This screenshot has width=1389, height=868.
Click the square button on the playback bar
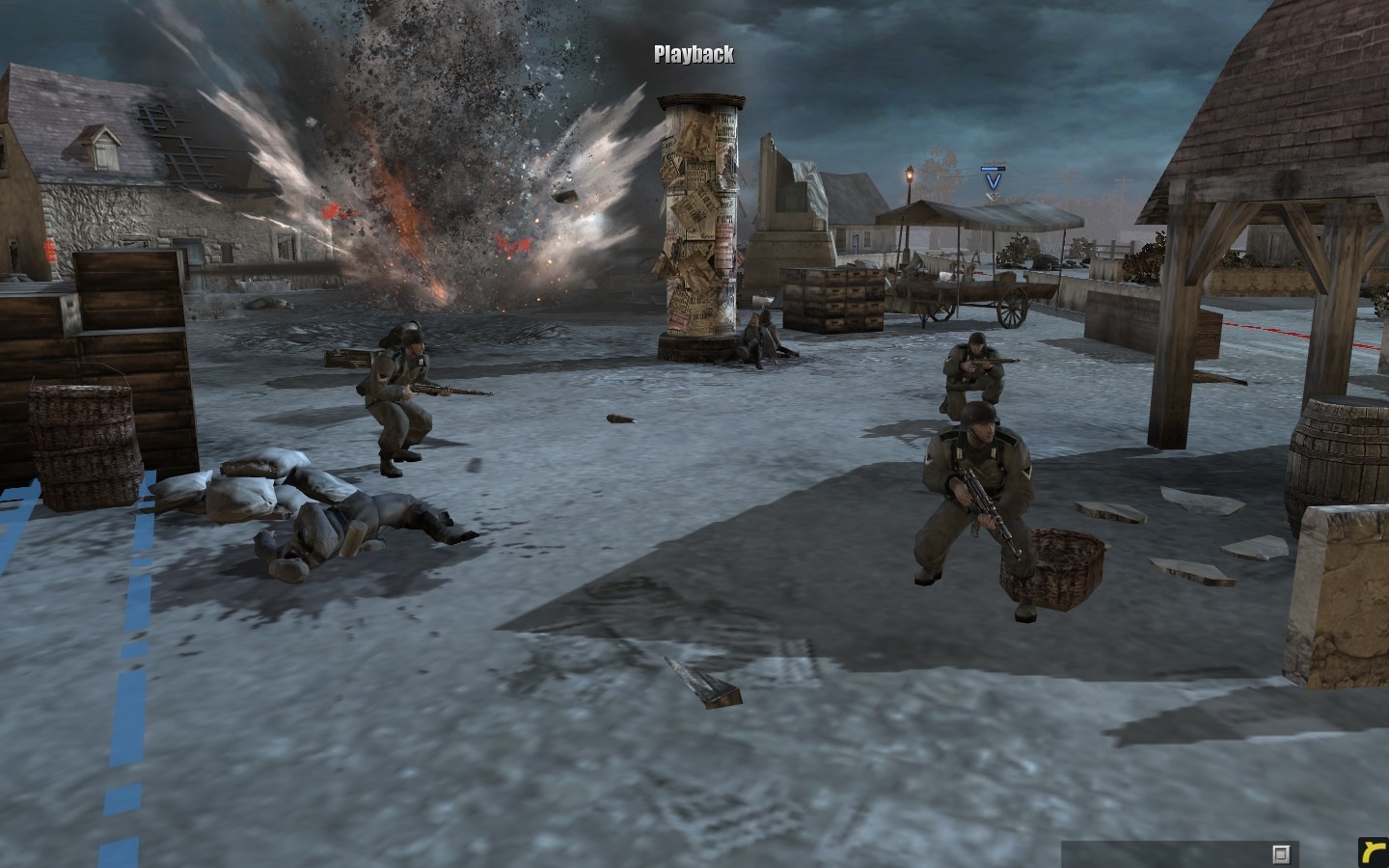point(1281,854)
